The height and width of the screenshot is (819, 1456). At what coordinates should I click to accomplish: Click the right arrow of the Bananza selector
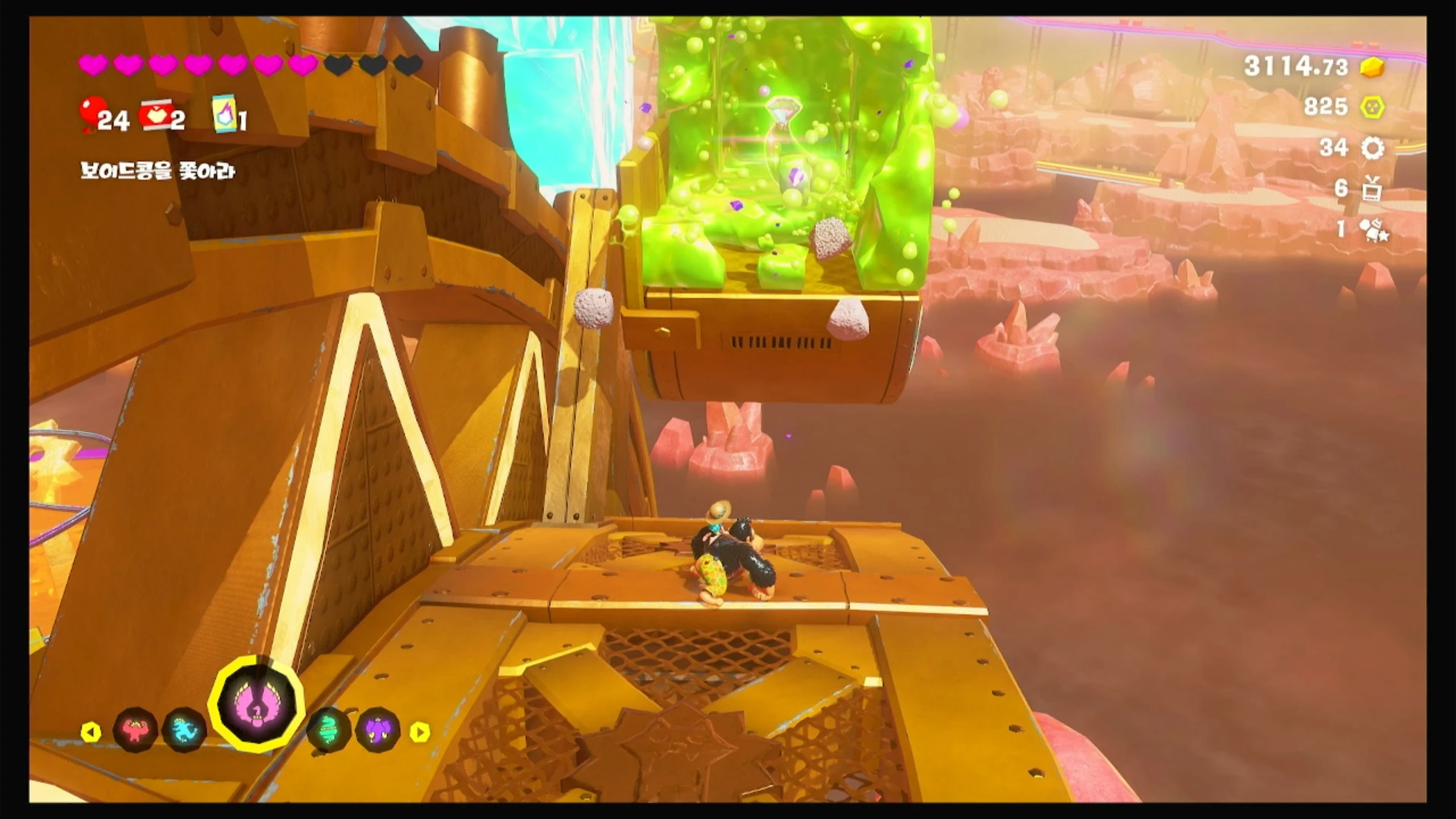[420, 732]
